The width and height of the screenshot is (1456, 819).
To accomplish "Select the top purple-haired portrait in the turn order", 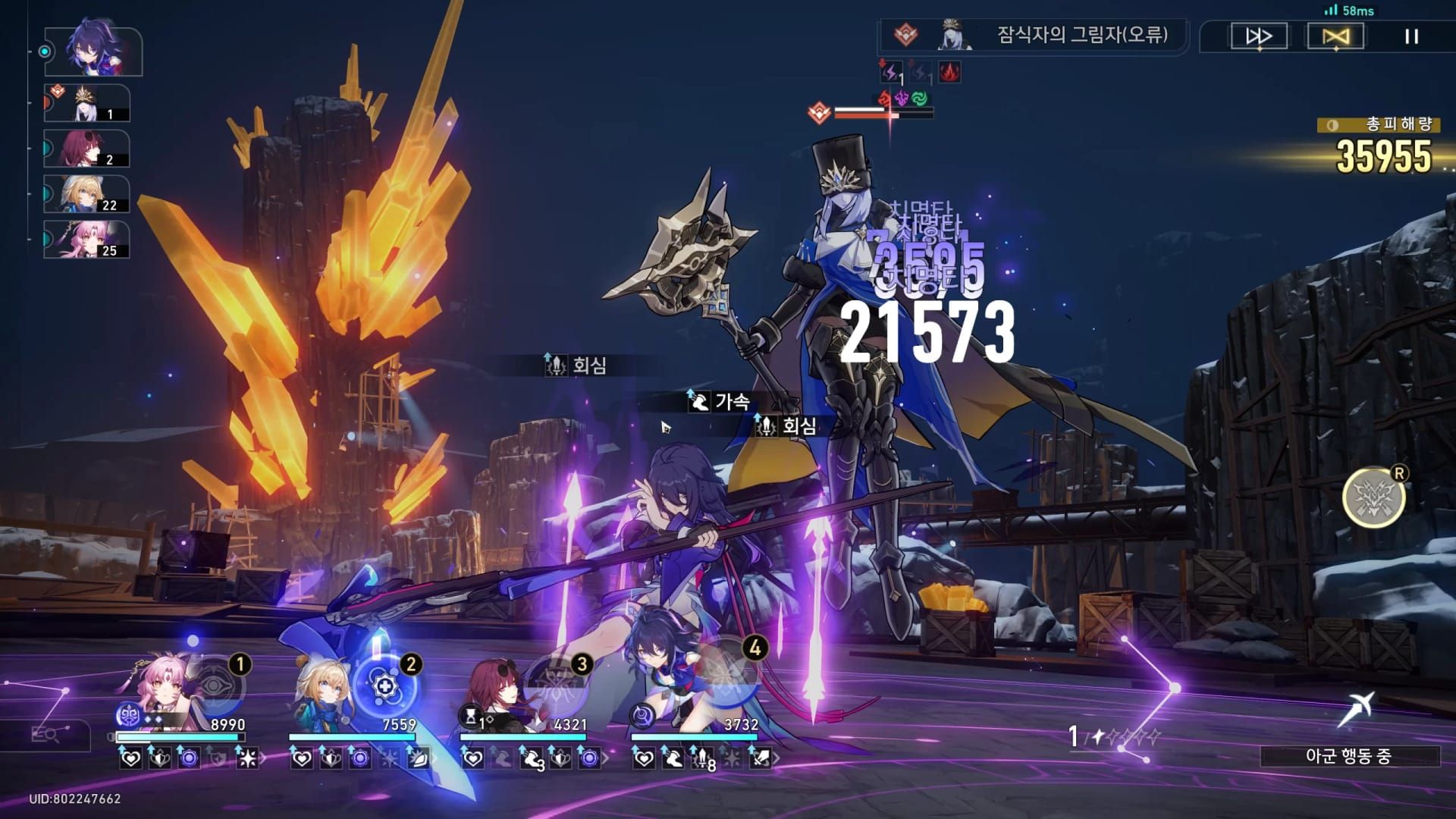I will pyautogui.click(x=93, y=52).
